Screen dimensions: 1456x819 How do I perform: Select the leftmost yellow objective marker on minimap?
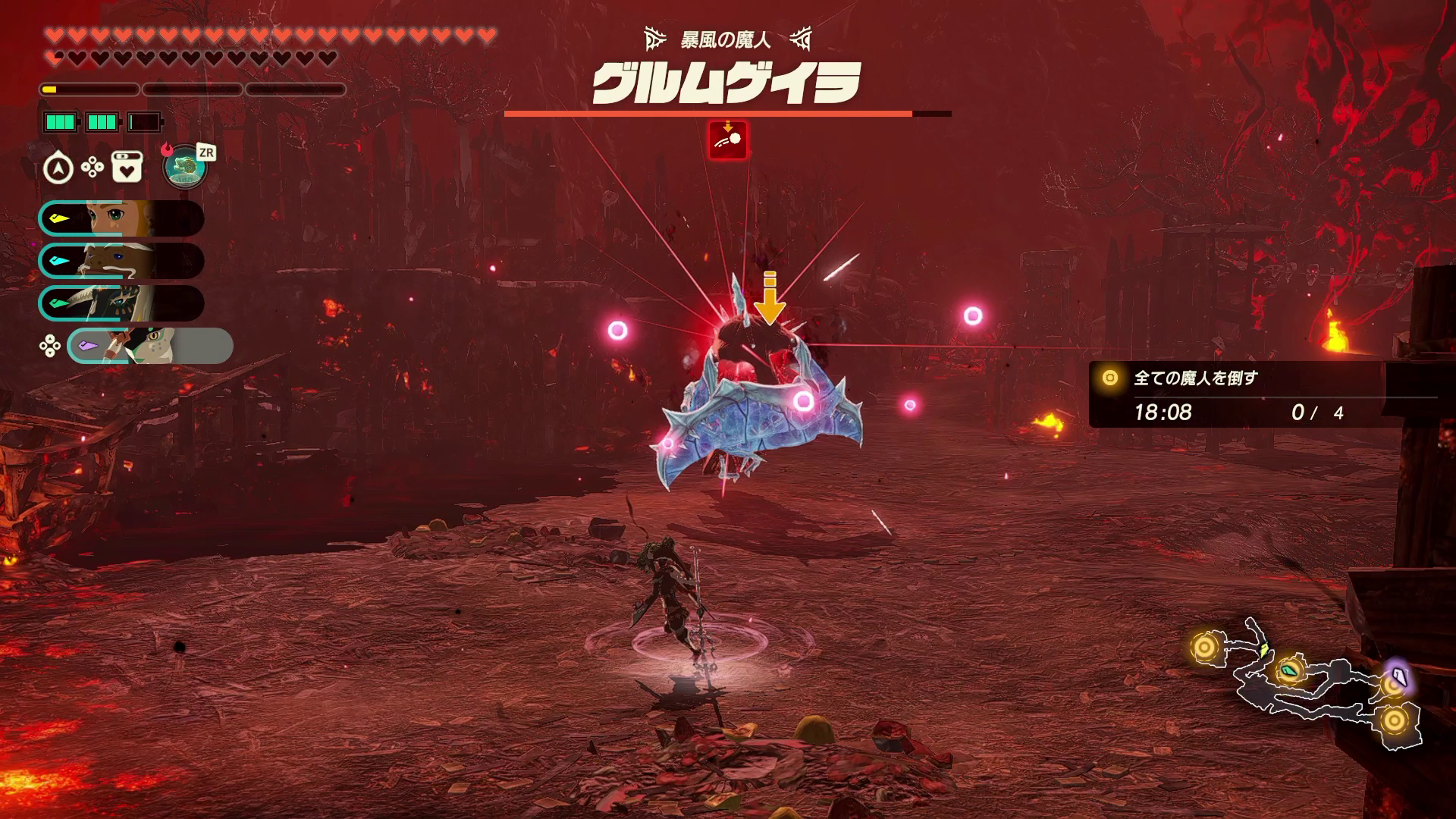(x=1204, y=648)
